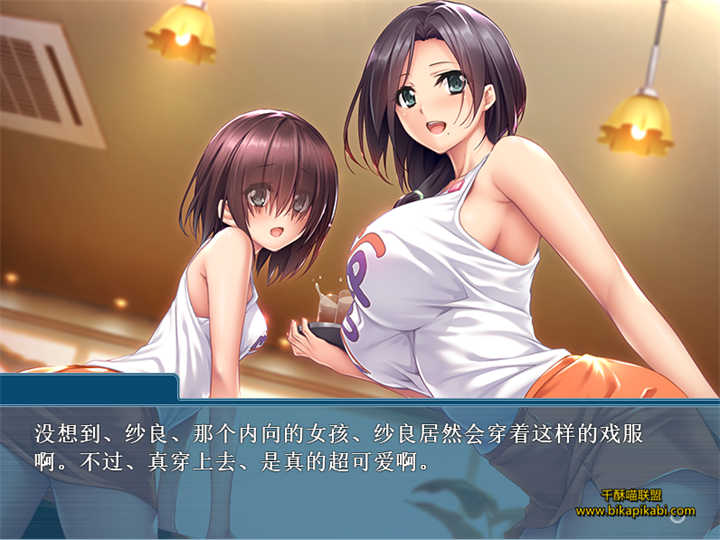Click the circular advance indicator in the dialogue box
The image size is (720, 540).
[x=679, y=515]
